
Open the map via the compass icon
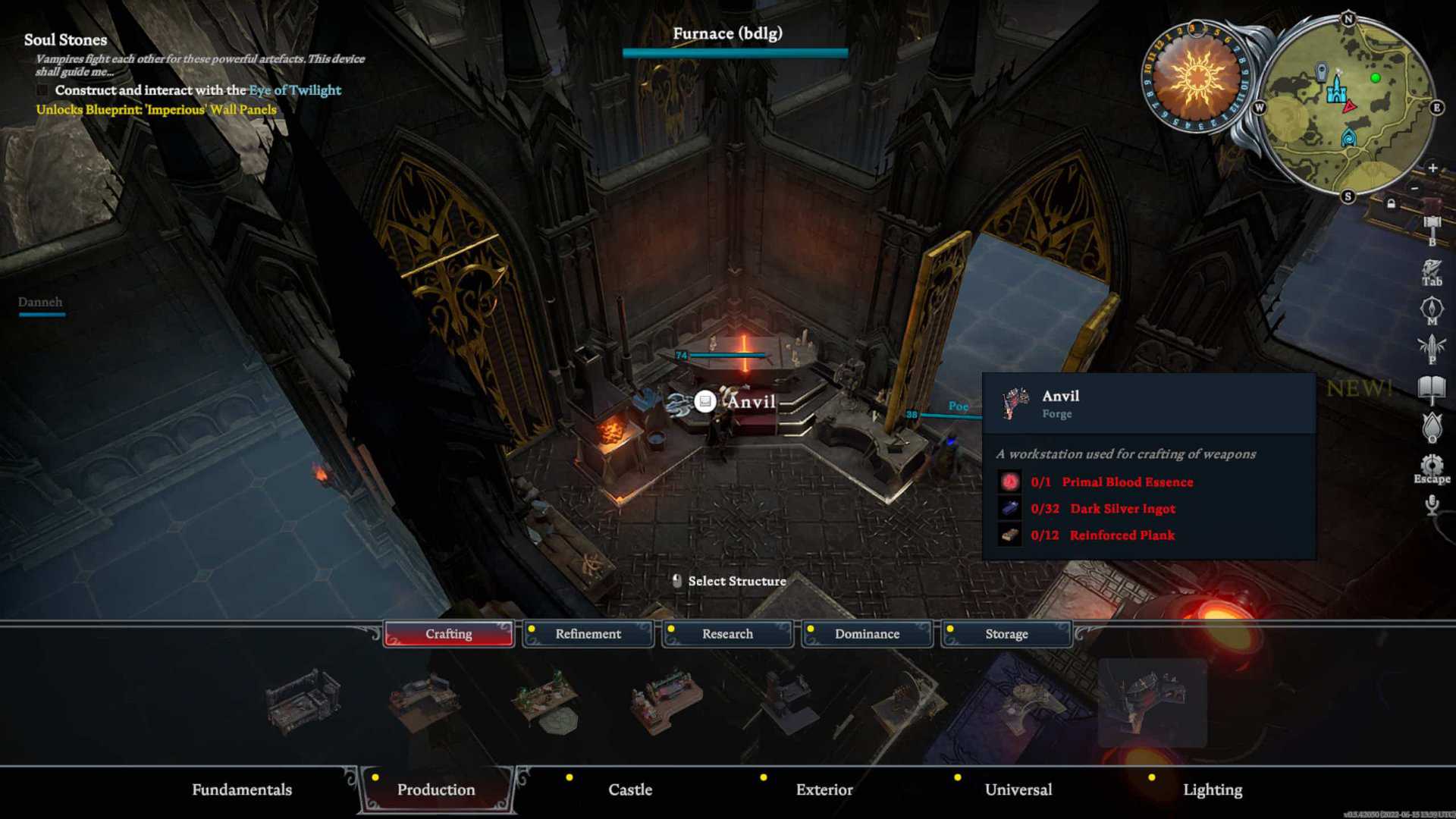tap(1431, 305)
